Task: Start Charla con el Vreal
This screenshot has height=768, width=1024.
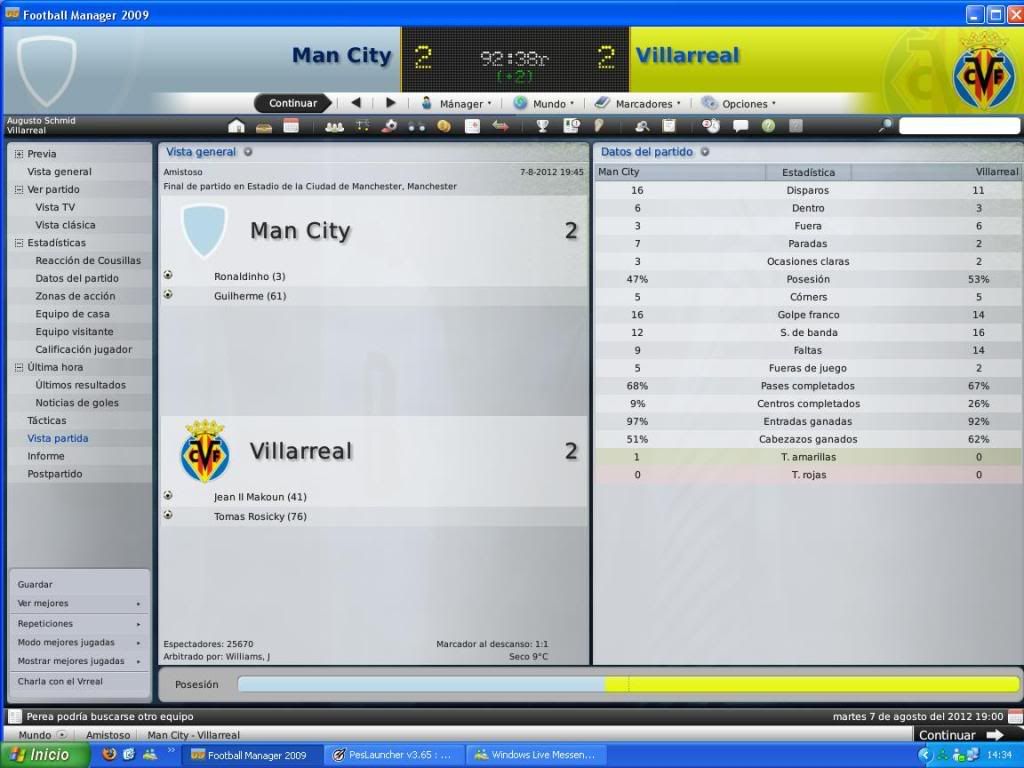Action: [x=60, y=682]
